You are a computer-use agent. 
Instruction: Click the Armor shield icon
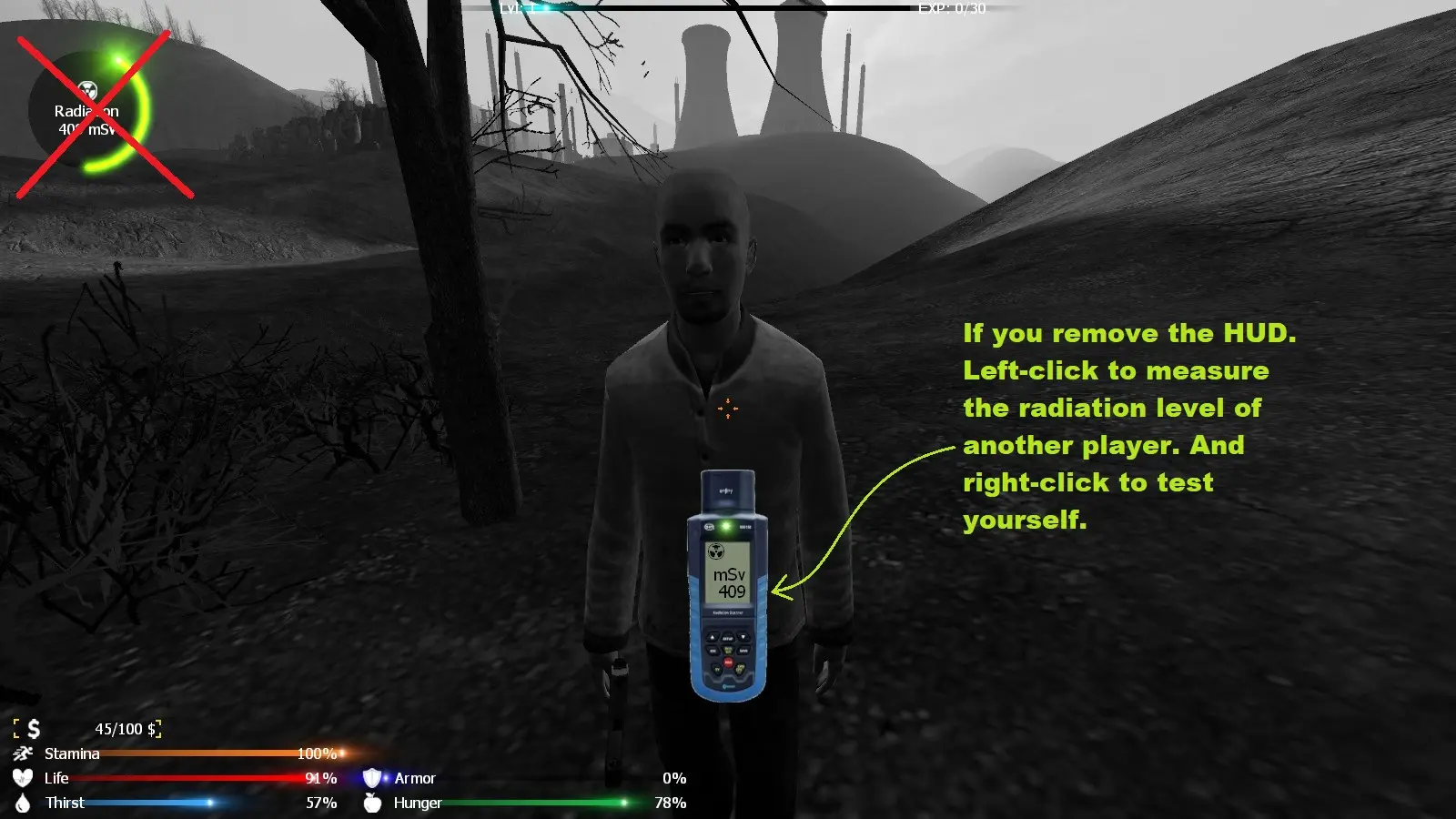coord(372,778)
